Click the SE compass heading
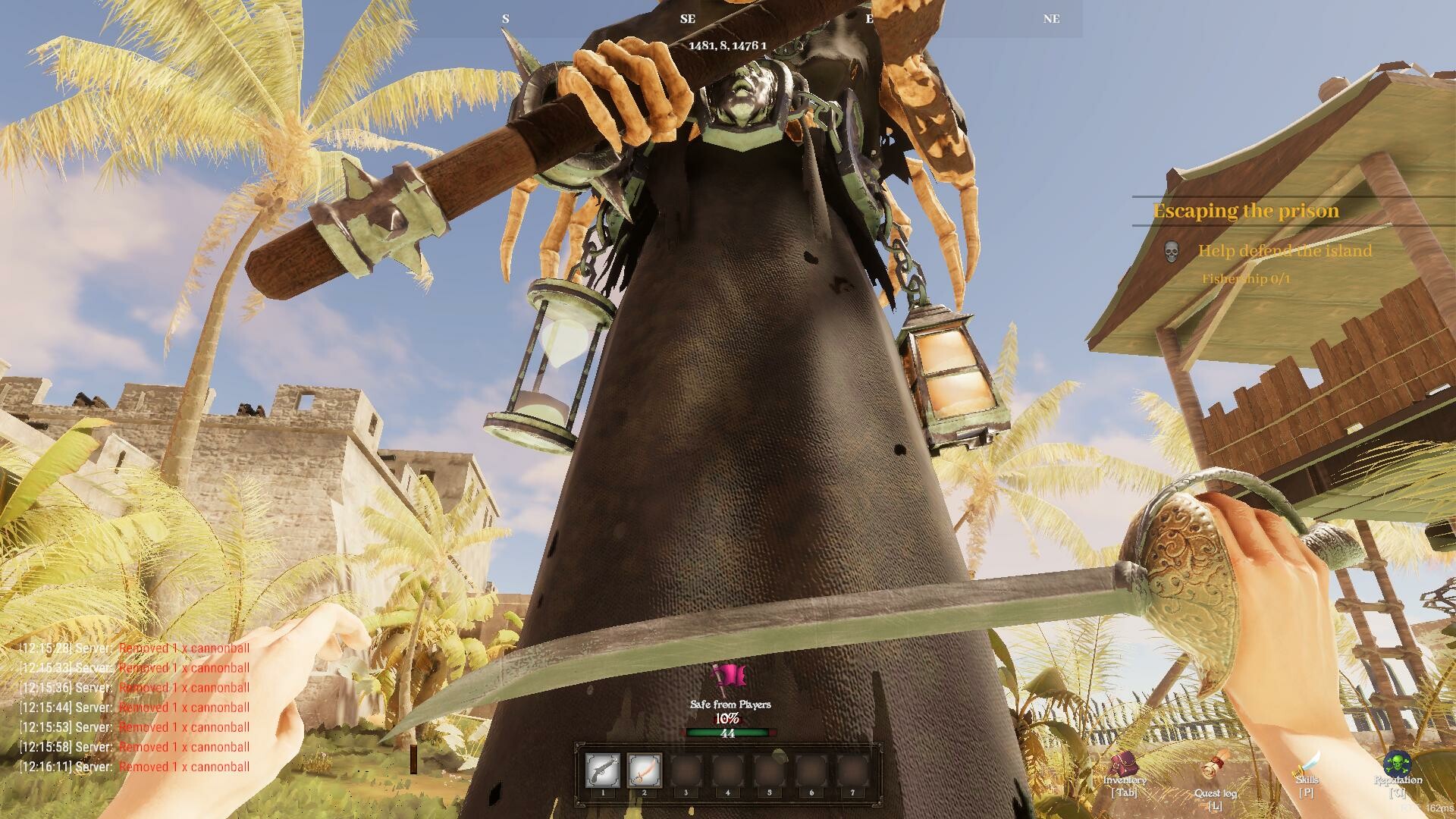Viewport: 1456px width, 819px height. [688, 18]
